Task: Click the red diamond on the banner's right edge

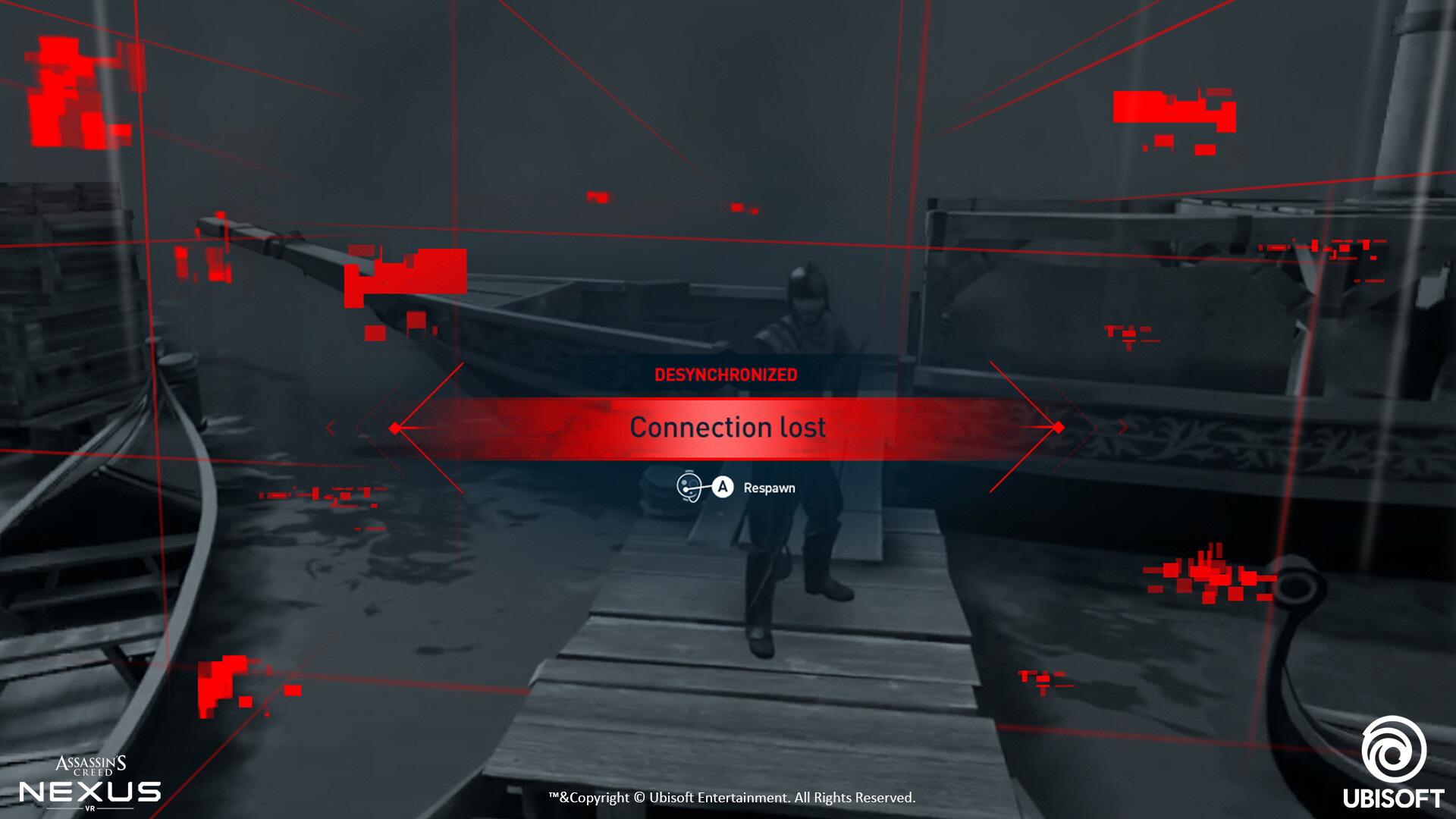Action: coord(1059,428)
